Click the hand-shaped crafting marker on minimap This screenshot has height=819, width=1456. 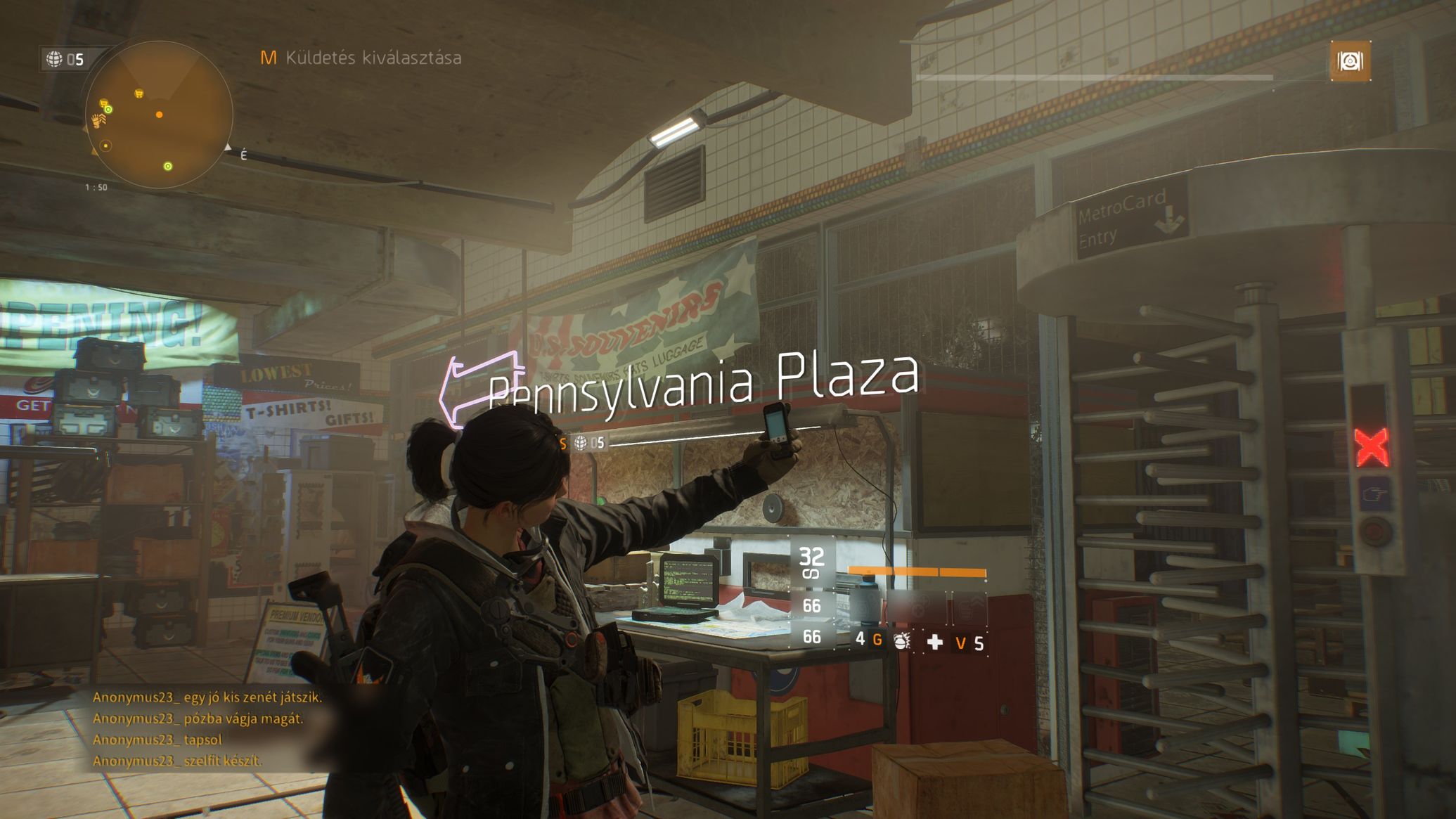[98, 122]
